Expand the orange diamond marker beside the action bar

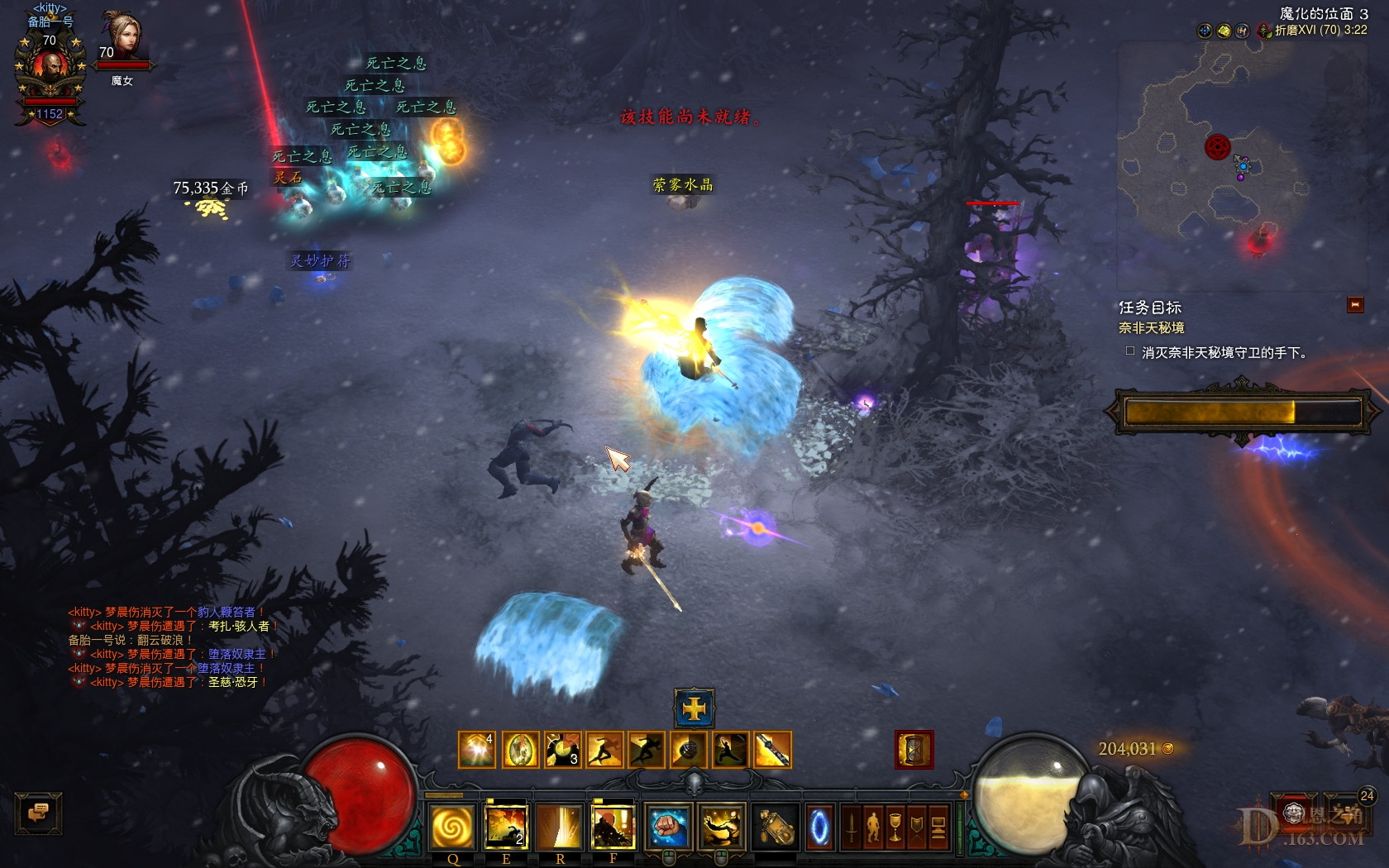[x=965, y=795]
